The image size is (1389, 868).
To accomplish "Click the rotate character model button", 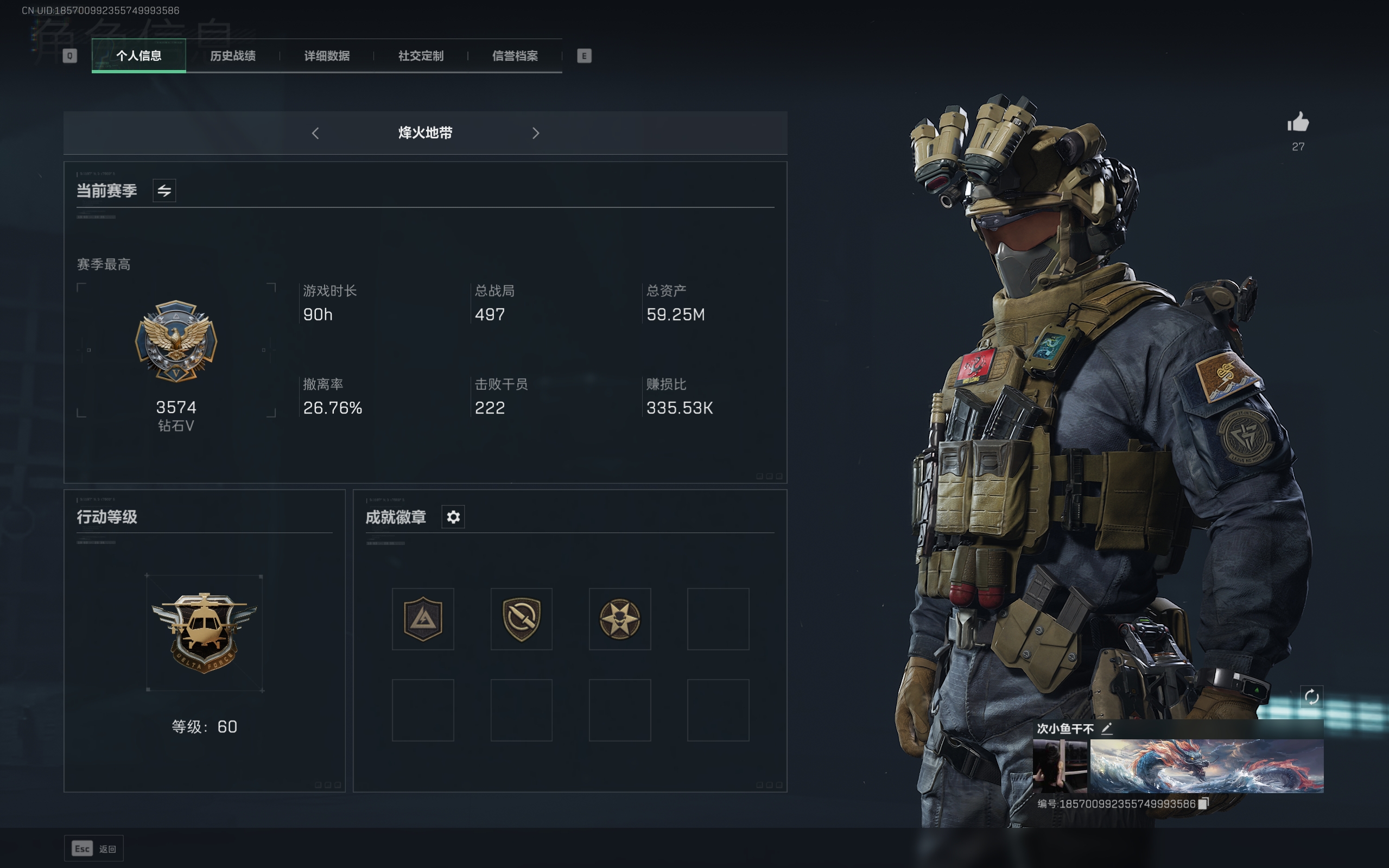I will click(1311, 697).
